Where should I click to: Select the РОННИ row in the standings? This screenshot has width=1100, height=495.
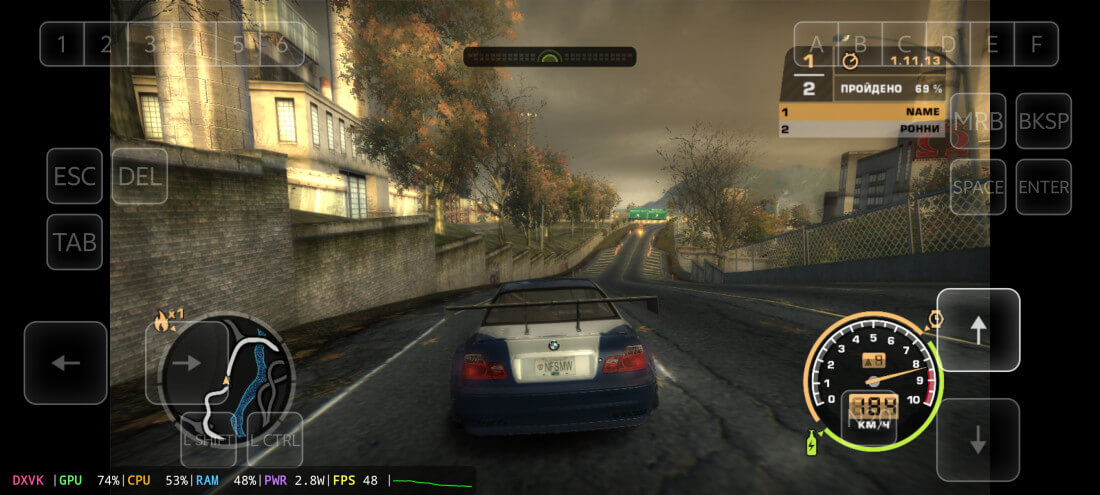860,129
